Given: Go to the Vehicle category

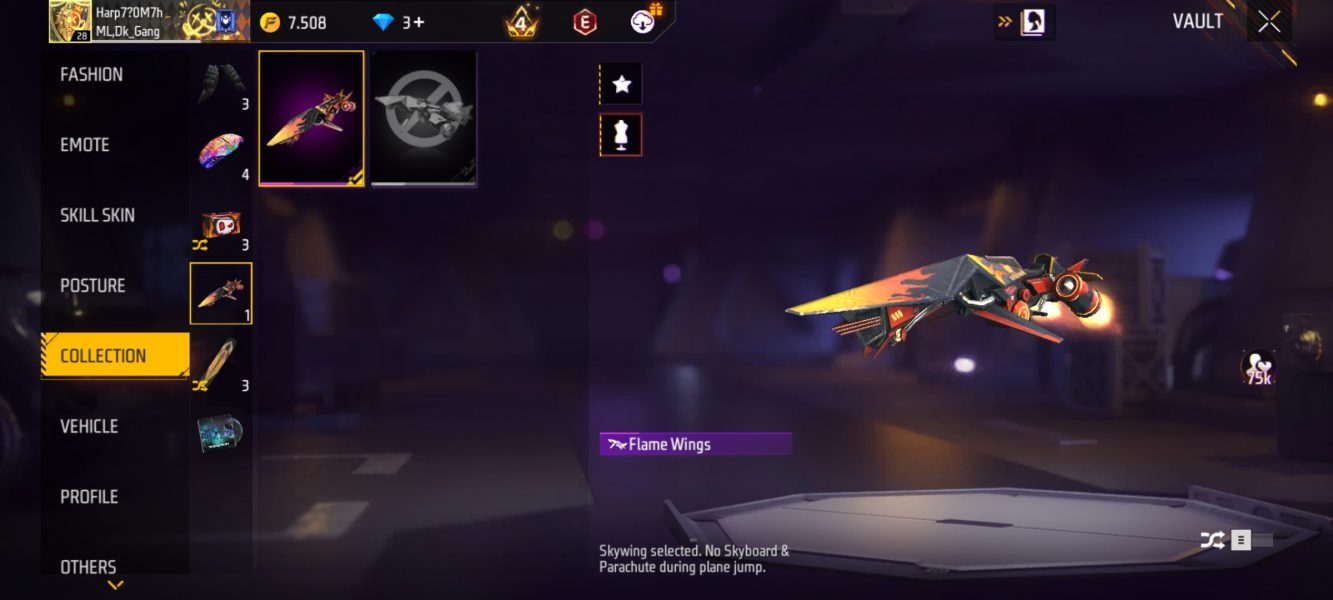Looking at the screenshot, I should click(89, 427).
